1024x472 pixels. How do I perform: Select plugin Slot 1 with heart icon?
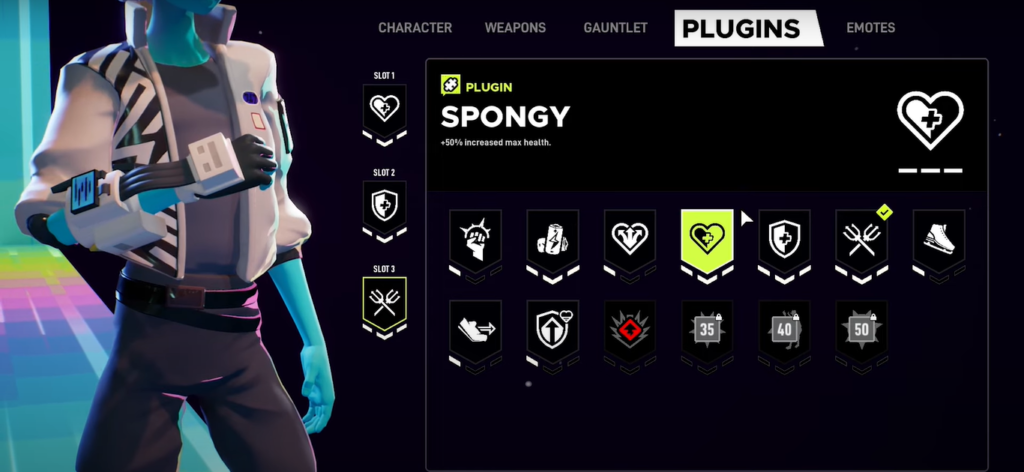pyautogui.click(x=385, y=108)
